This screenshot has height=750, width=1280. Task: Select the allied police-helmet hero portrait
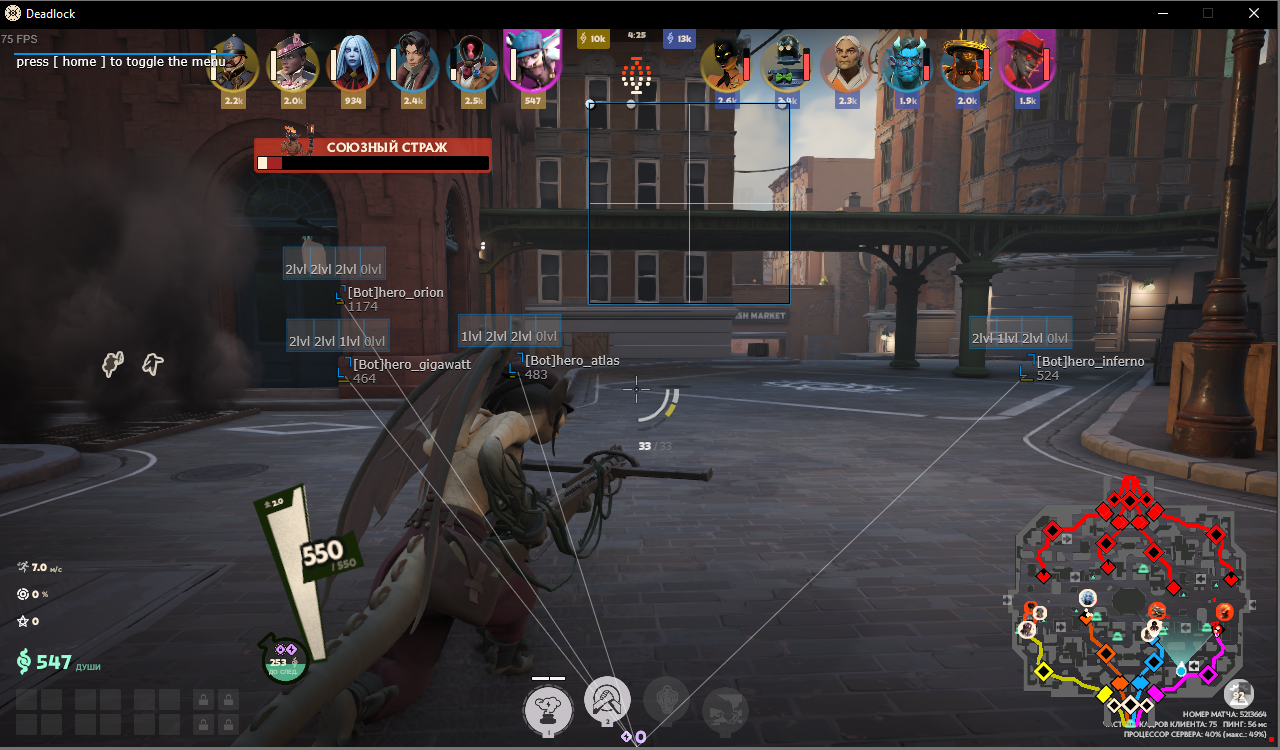234,64
